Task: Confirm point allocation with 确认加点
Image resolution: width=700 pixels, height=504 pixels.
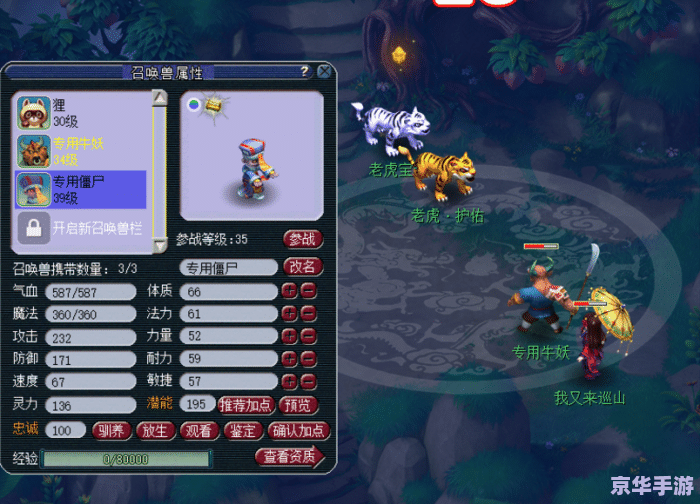Action: 299,431
